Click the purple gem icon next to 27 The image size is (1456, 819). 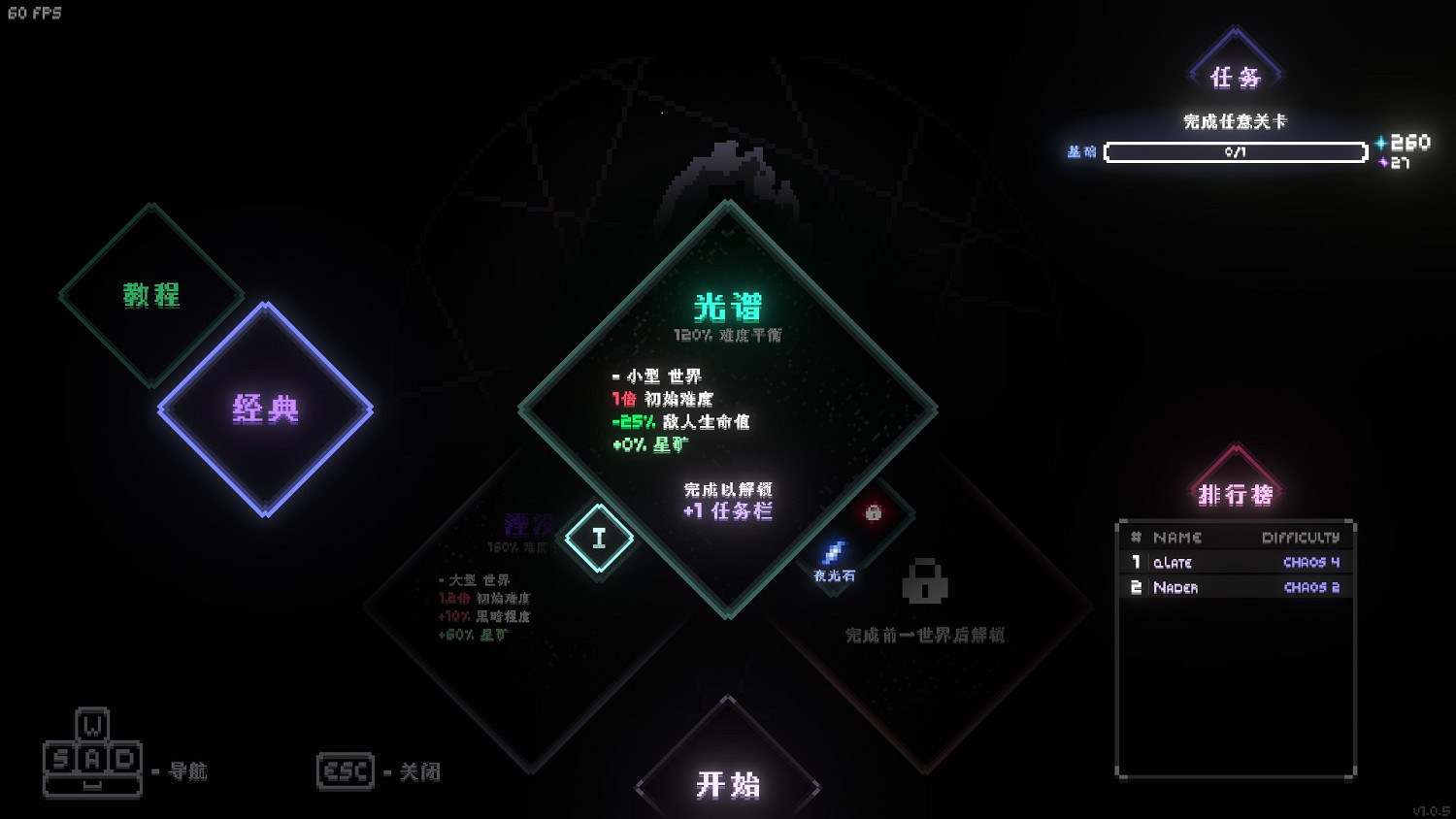coord(1384,162)
